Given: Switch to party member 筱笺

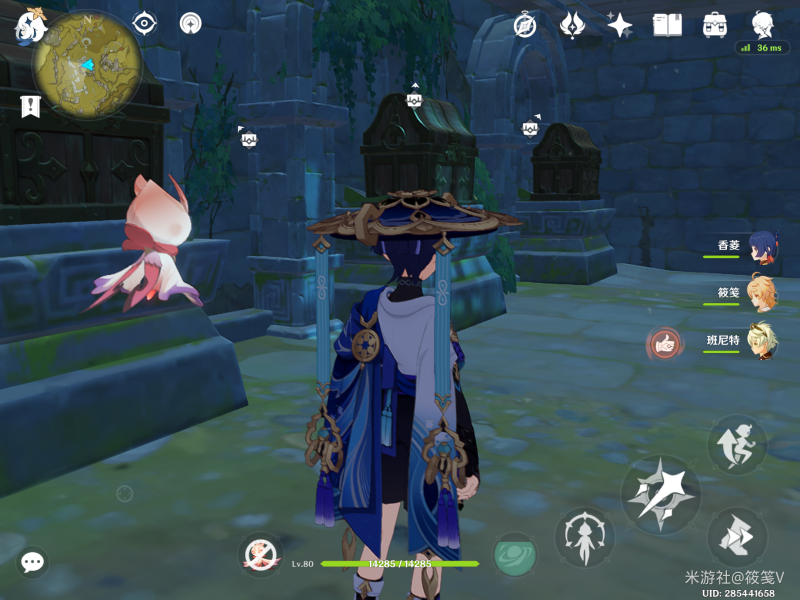Looking at the screenshot, I should pyautogui.click(x=760, y=294).
